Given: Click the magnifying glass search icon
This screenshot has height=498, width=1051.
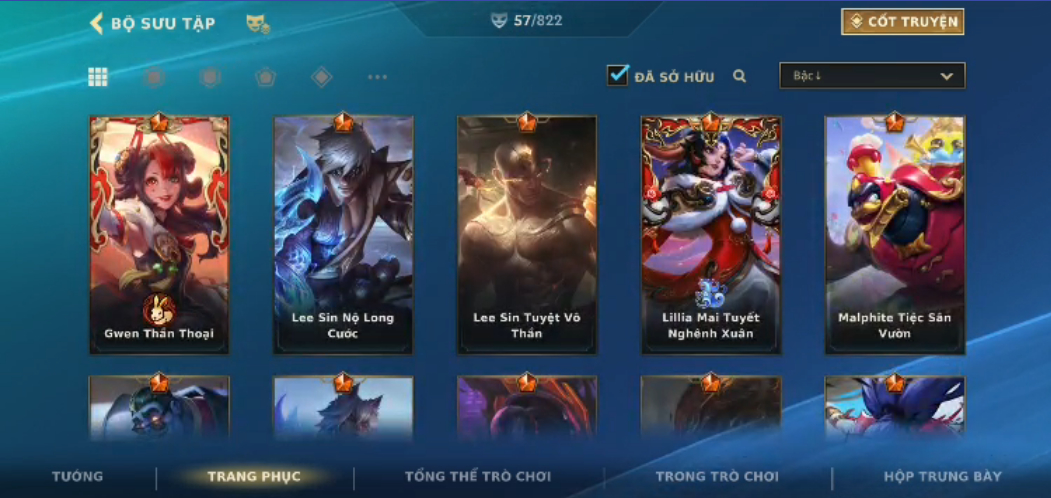Looking at the screenshot, I should (x=740, y=76).
